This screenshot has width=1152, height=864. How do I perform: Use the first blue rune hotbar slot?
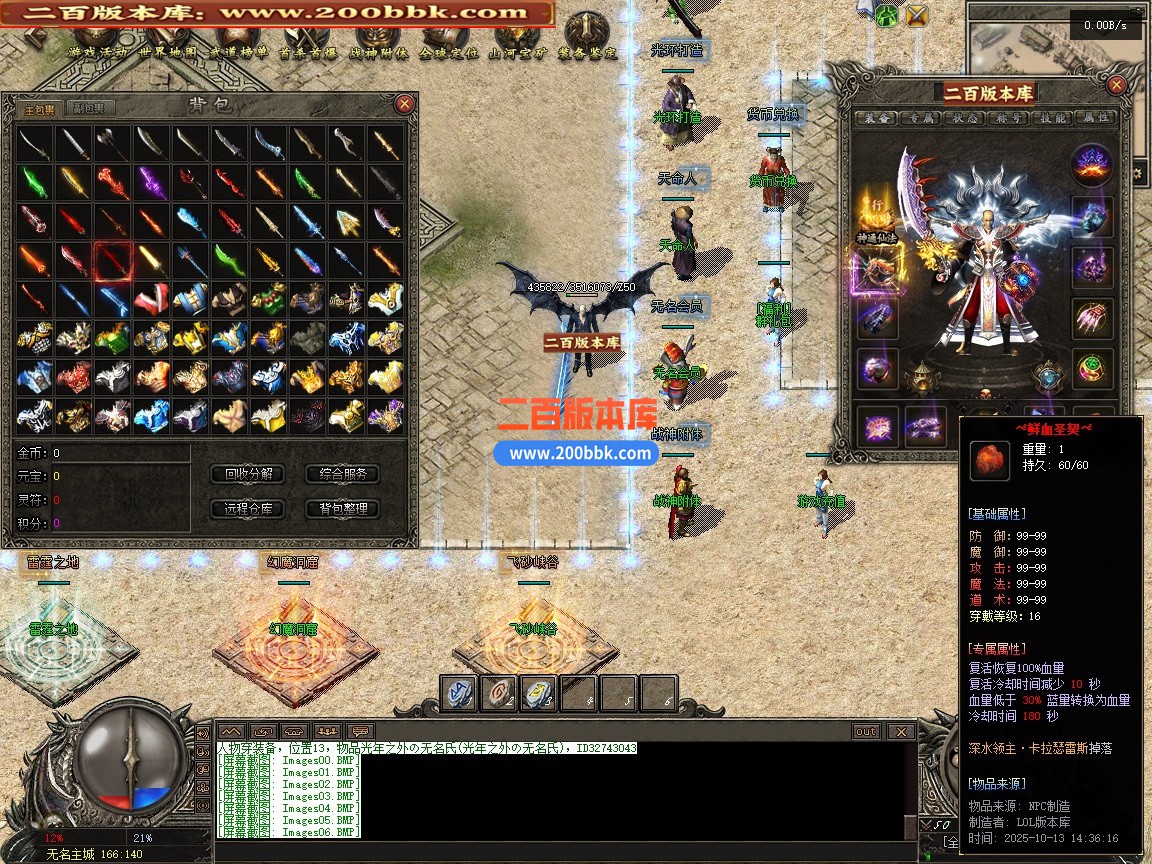point(460,693)
